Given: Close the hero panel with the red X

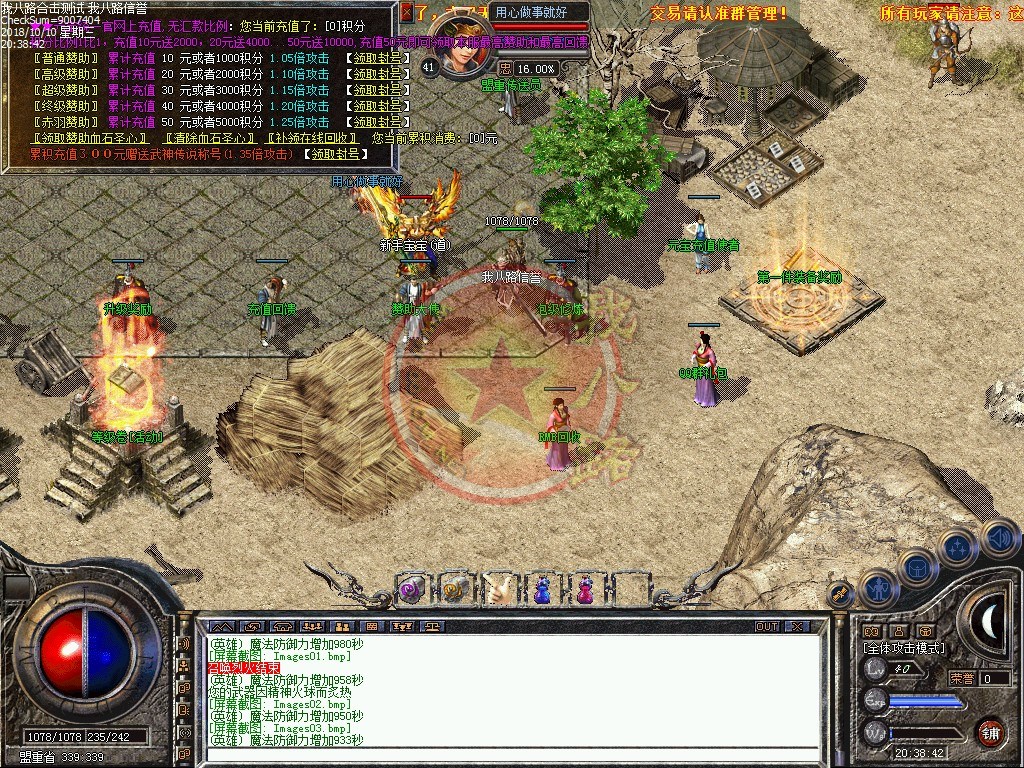Looking at the screenshot, I should (406, 12).
